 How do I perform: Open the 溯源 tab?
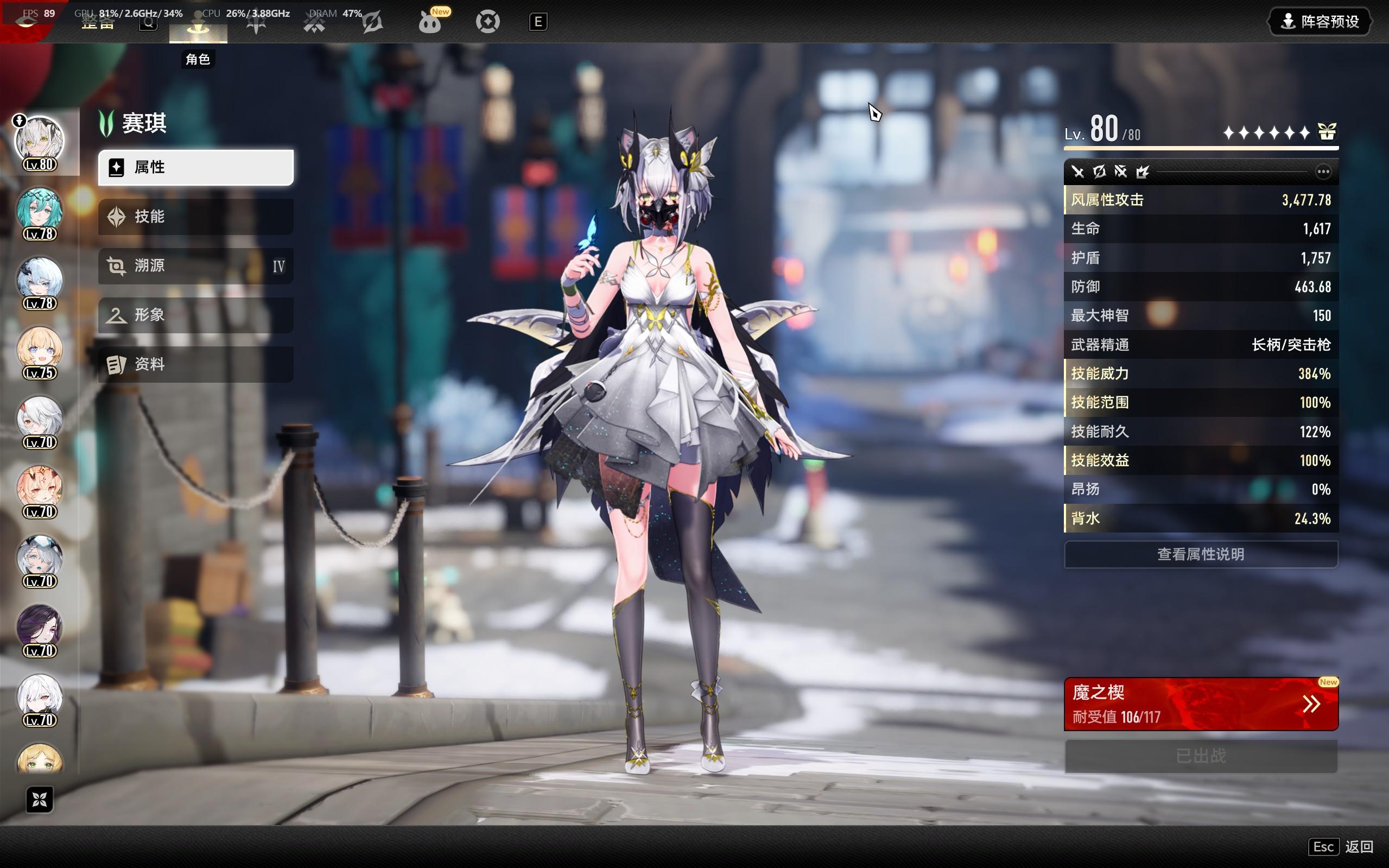click(196, 266)
